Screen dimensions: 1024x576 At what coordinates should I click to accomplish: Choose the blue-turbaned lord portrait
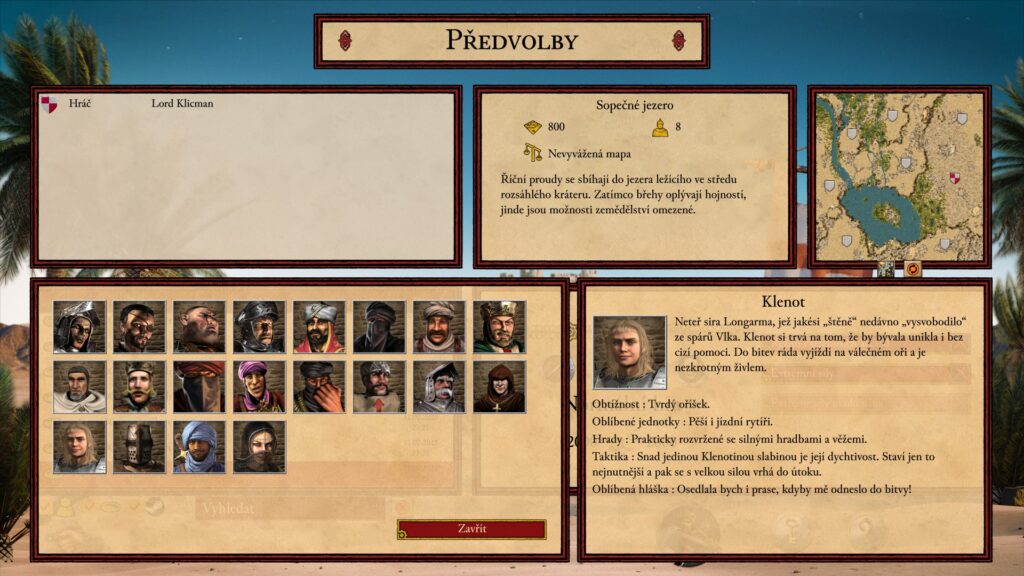[x=199, y=446]
